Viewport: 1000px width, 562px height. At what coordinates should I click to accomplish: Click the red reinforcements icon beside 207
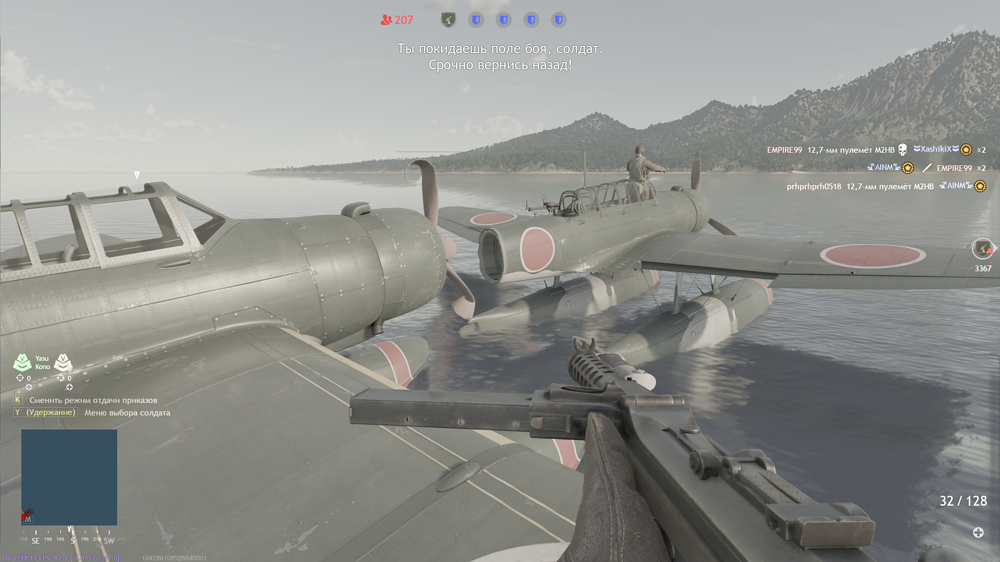pyautogui.click(x=386, y=19)
